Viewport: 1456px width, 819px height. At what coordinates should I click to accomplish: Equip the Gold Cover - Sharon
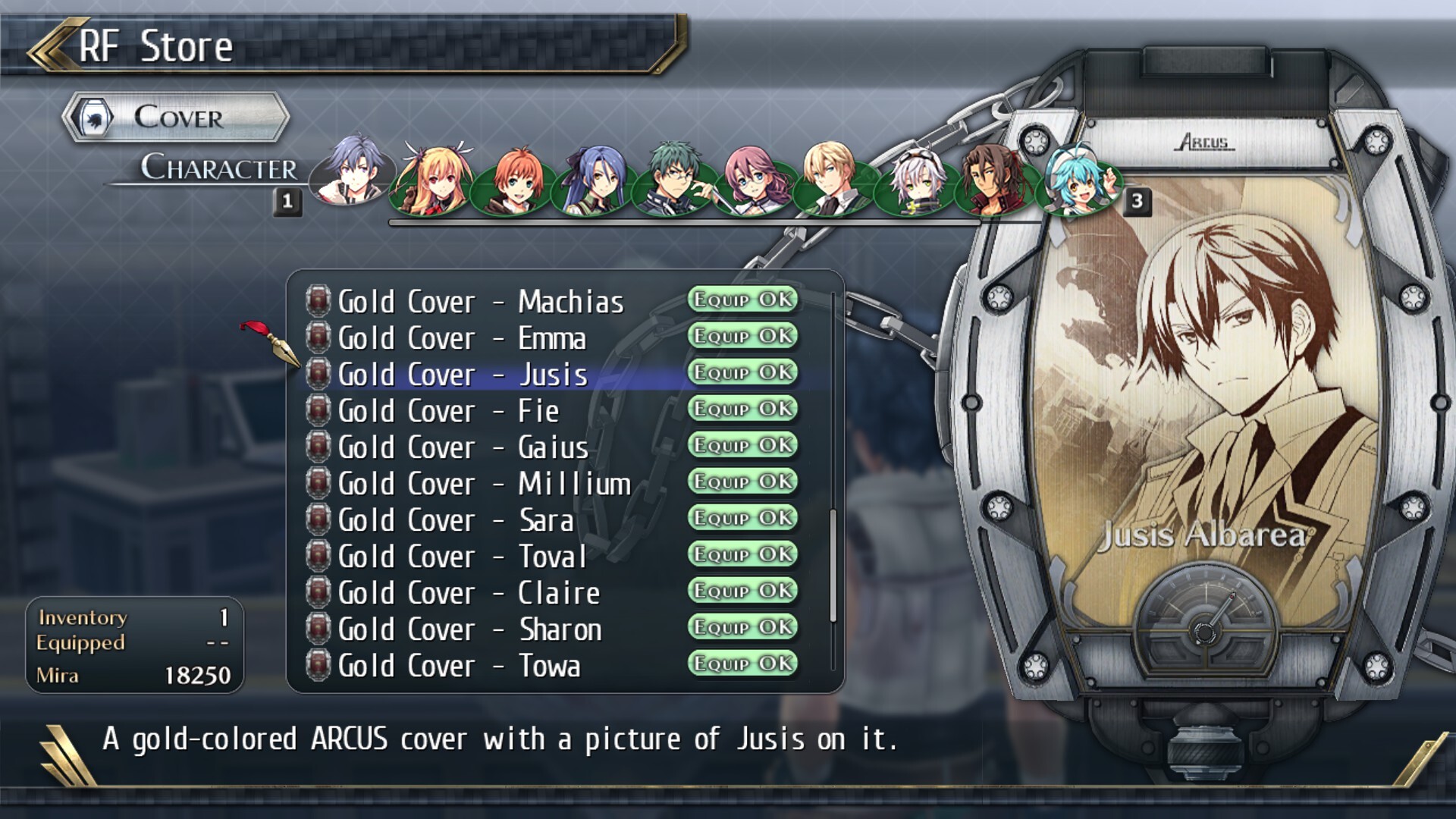(x=742, y=628)
